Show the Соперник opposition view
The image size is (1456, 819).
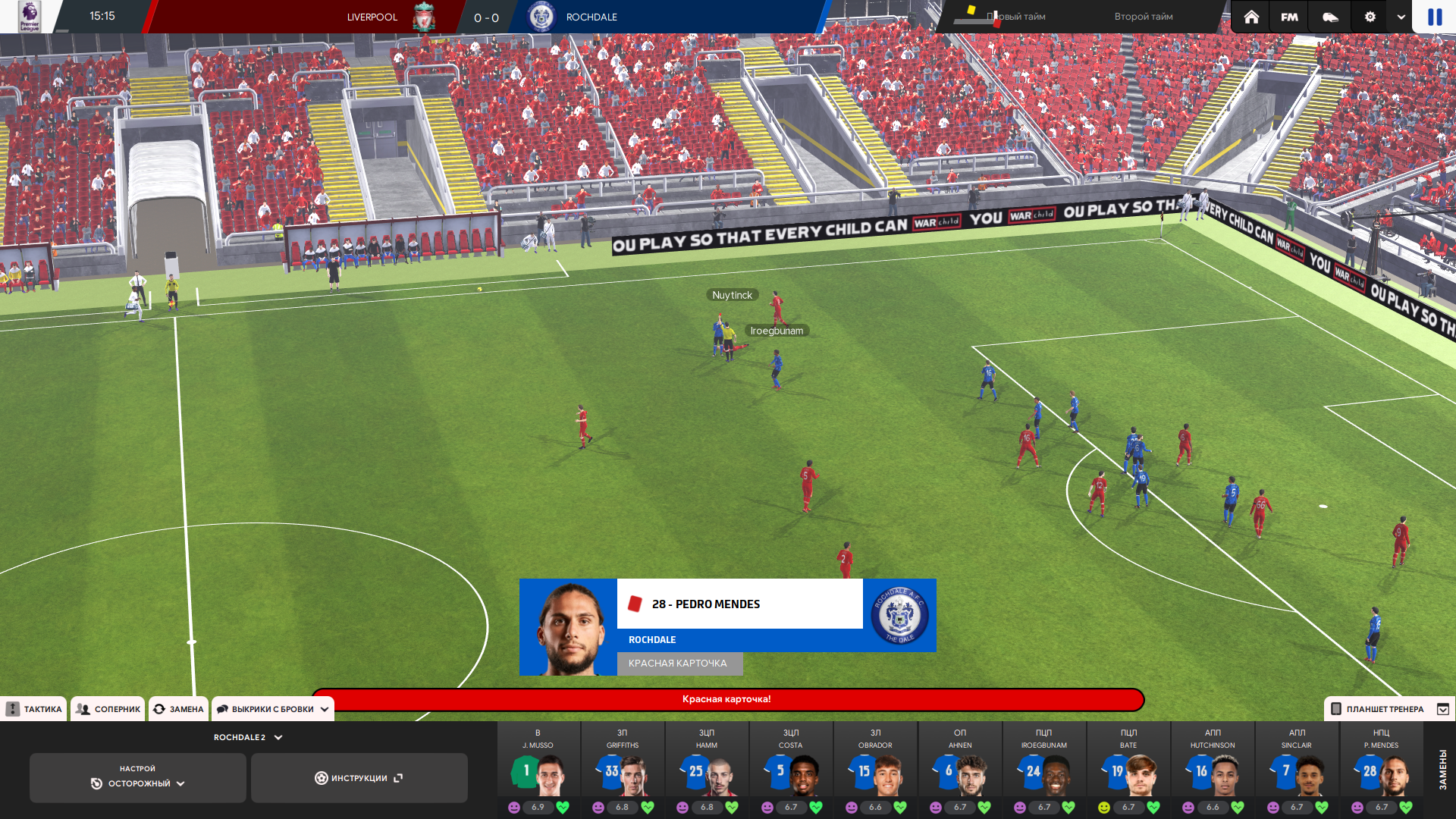(x=108, y=709)
